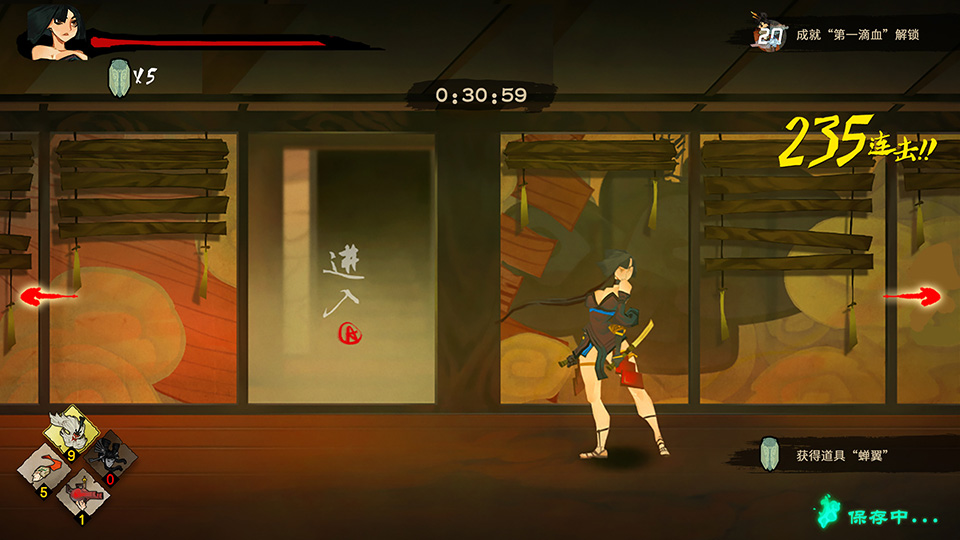Use the red firecracker item slot
The height and width of the screenshot is (540, 960).
click(82, 495)
